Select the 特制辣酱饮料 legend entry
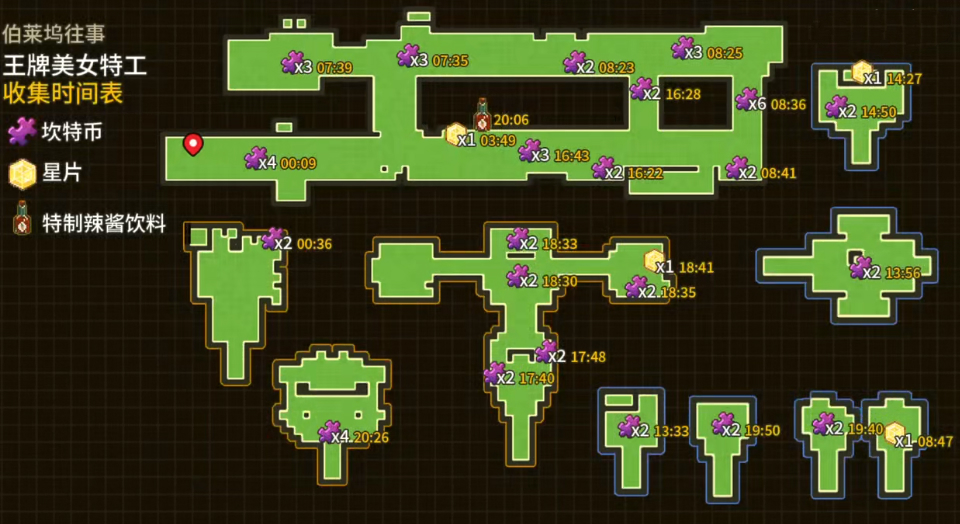Image resolution: width=960 pixels, height=524 pixels. pyautogui.click(x=22, y=219)
